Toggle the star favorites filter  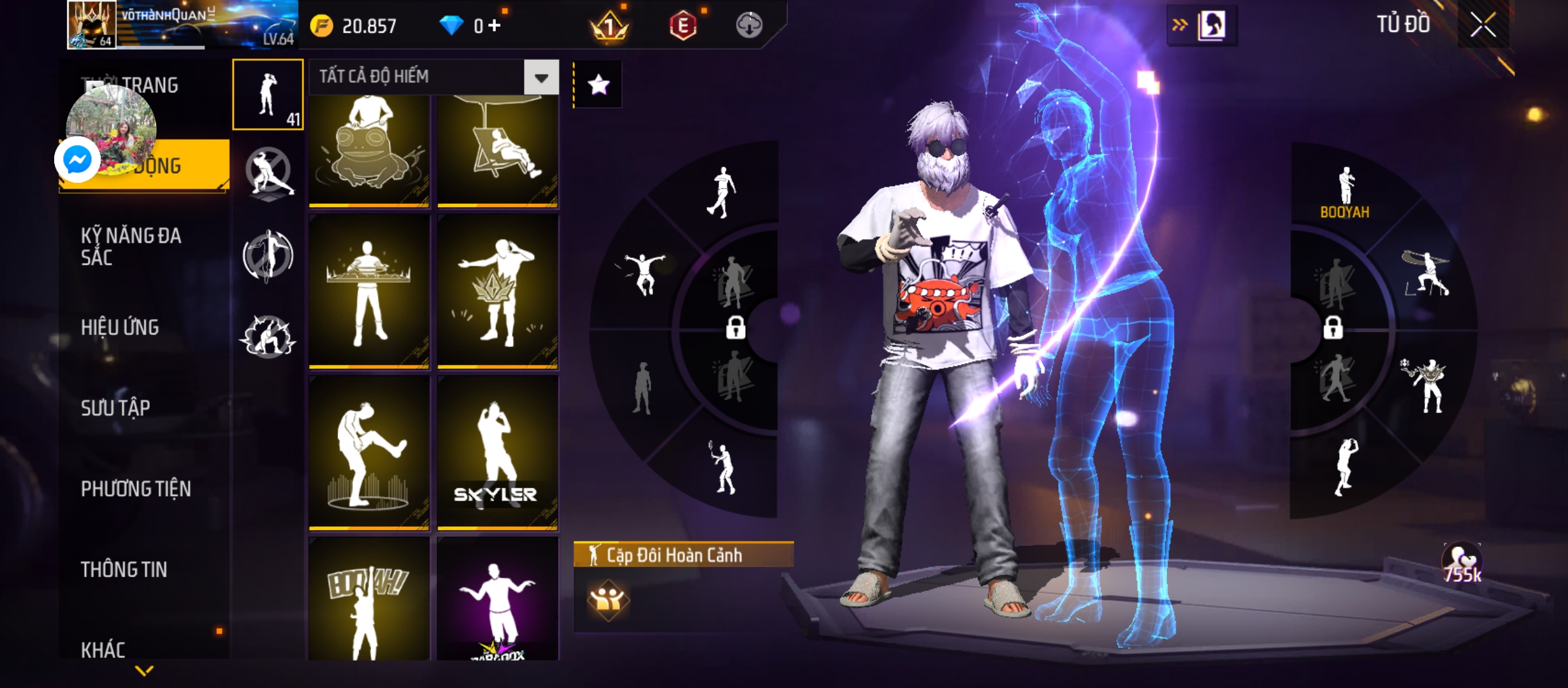pos(598,85)
